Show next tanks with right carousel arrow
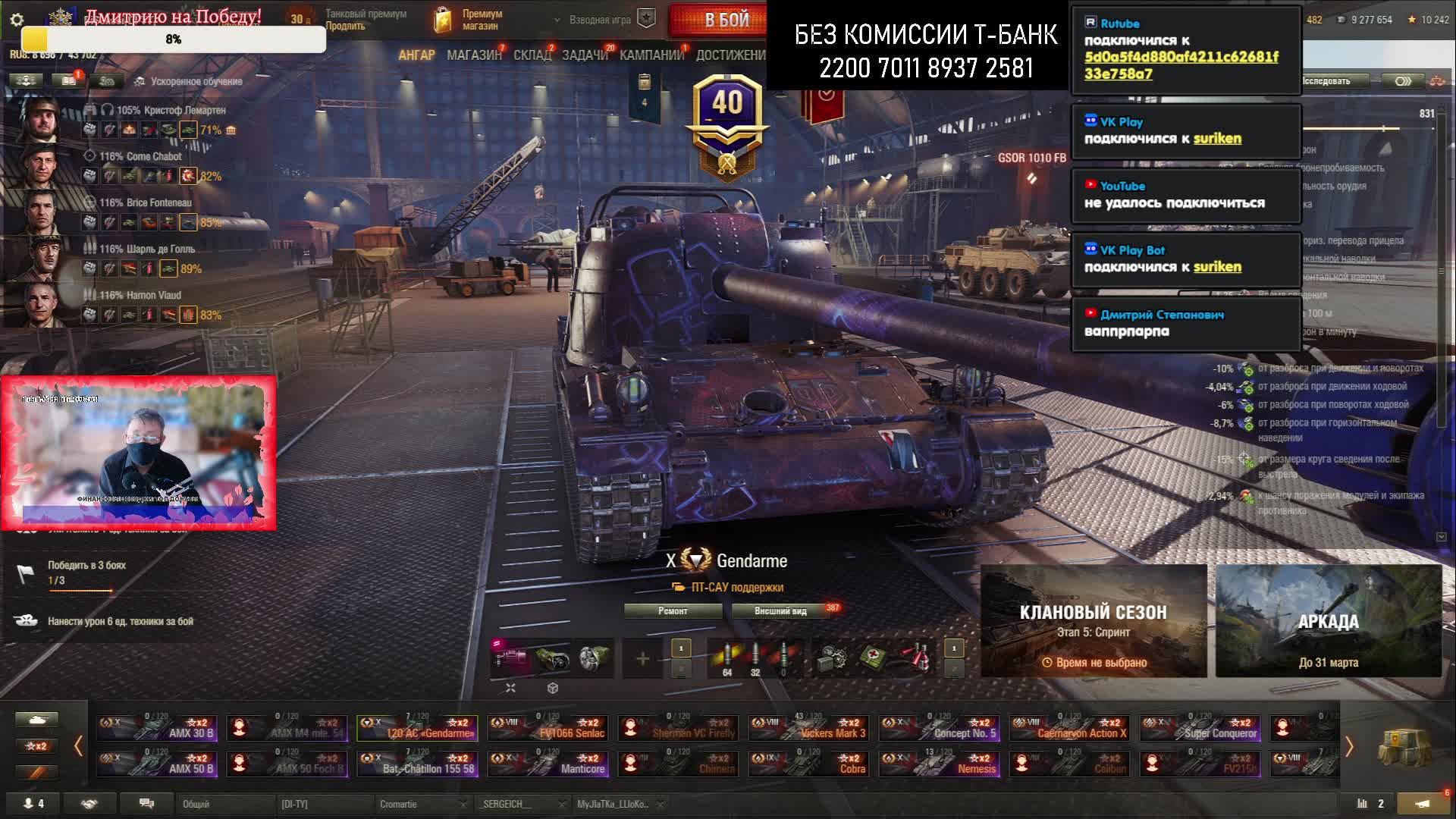1456x819 pixels. 1349,747
